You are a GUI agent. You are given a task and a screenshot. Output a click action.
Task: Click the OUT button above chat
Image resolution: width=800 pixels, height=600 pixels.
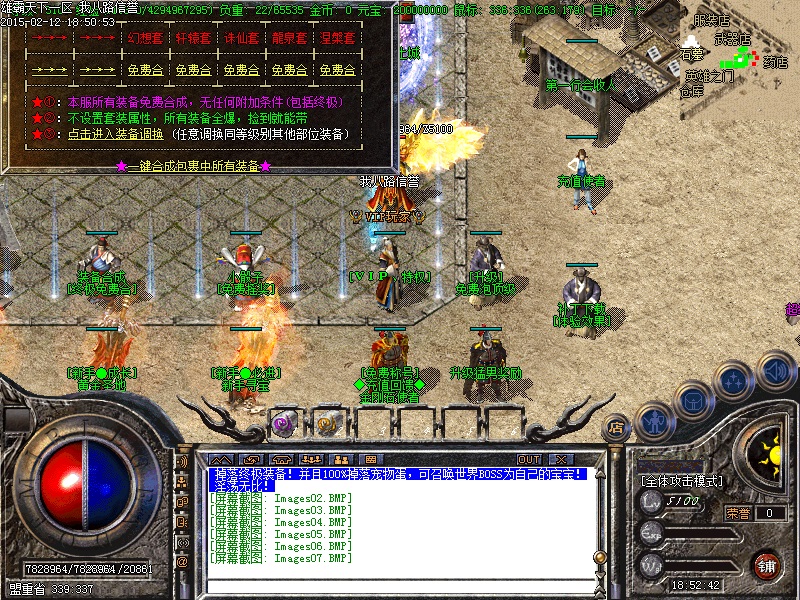click(x=528, y=459)
